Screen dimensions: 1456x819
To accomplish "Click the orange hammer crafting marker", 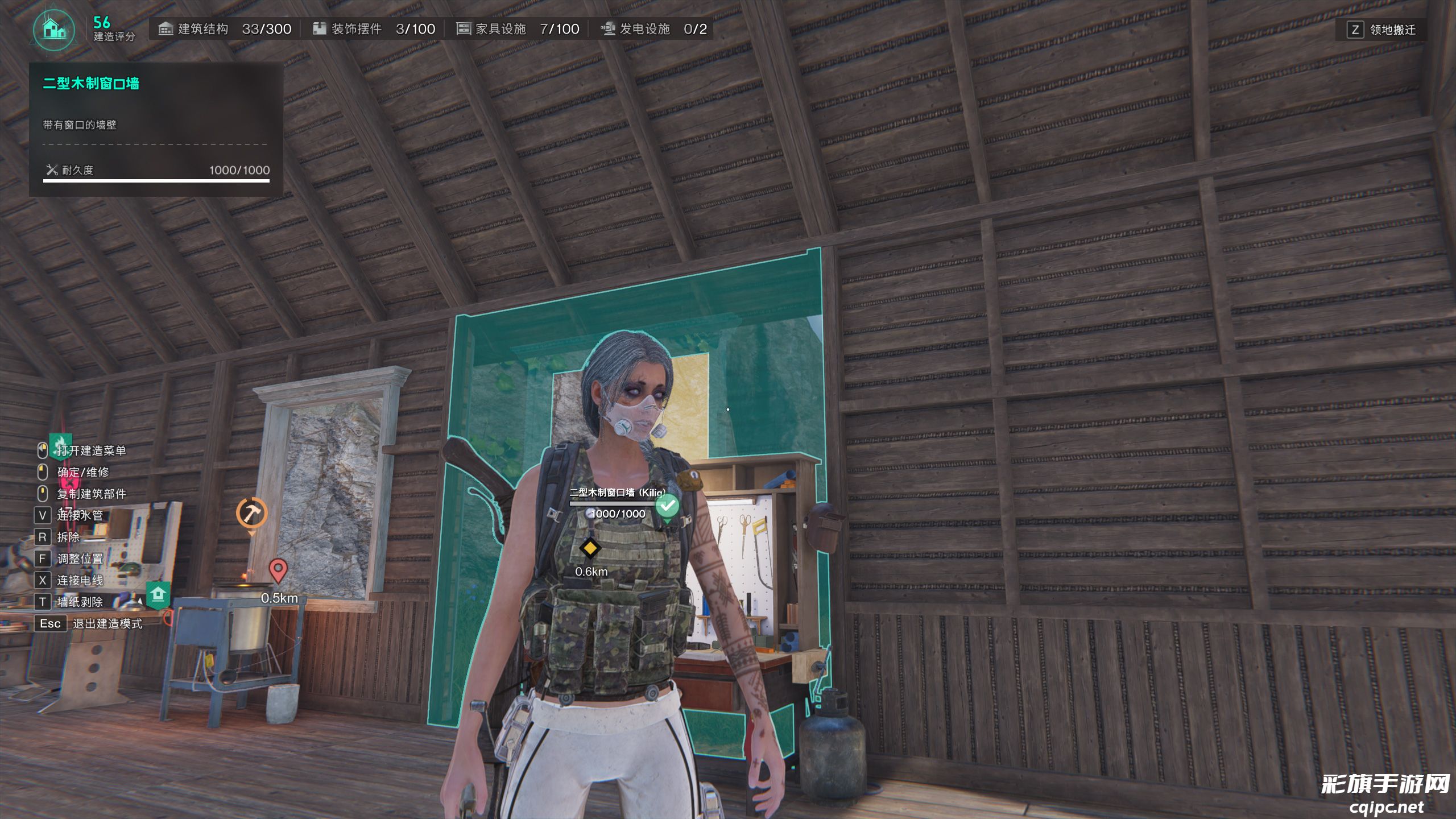I will click(x=251, y=514).
